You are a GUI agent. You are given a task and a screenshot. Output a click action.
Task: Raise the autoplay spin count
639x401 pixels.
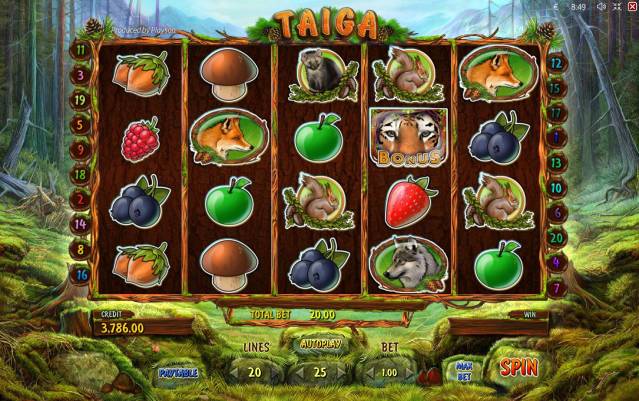pyautogui.click(x=343, y=373)
